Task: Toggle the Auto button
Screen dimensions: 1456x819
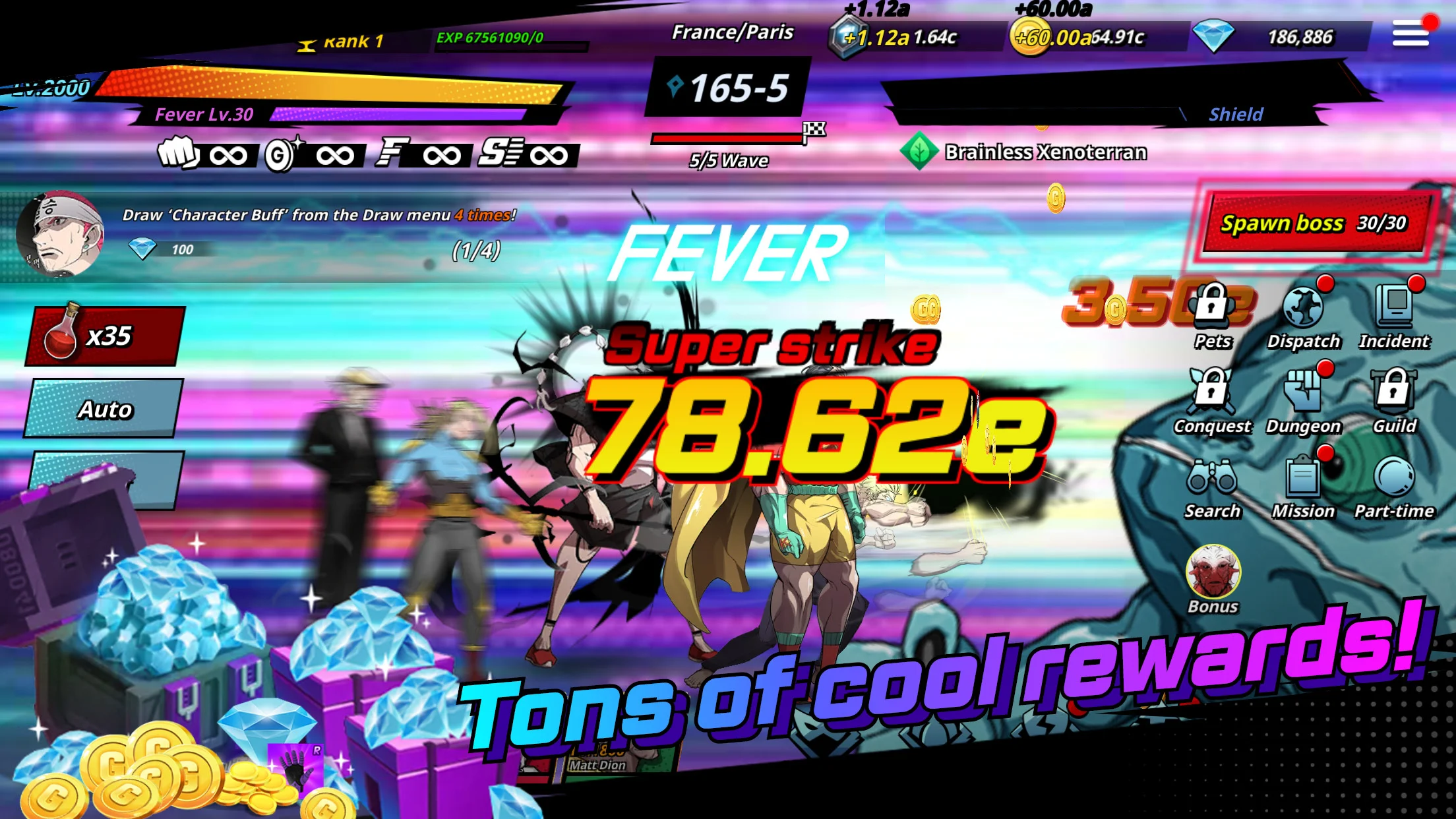Action: tap(104, 409)
